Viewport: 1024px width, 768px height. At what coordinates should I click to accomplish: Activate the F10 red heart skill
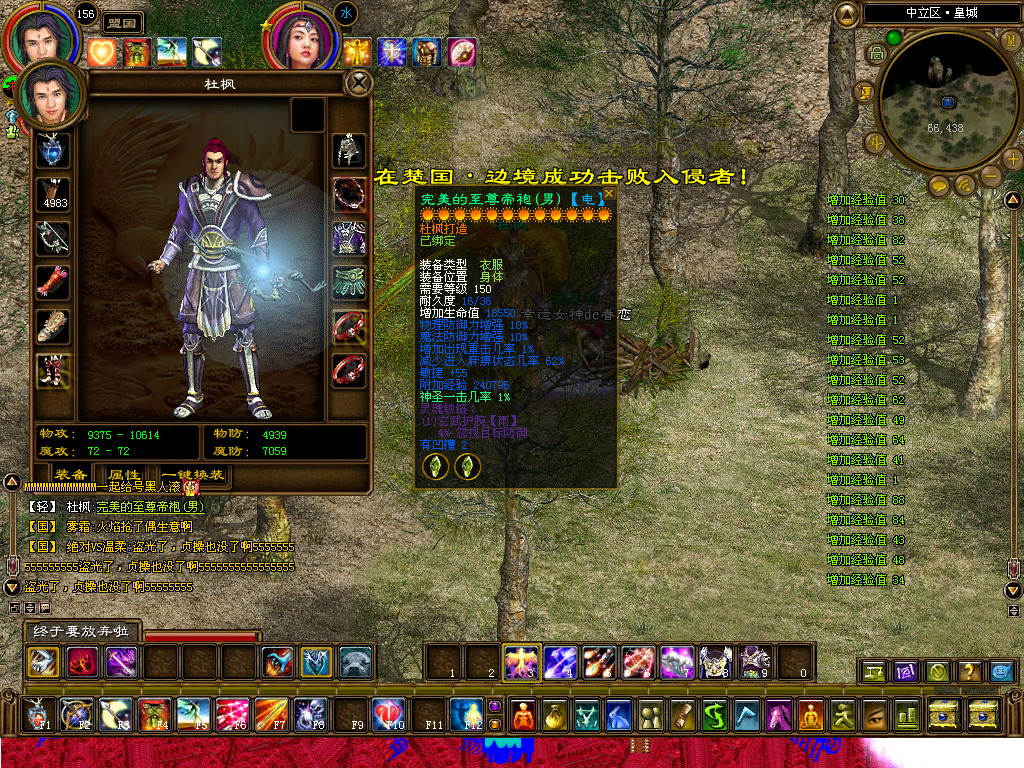(388, 713)
